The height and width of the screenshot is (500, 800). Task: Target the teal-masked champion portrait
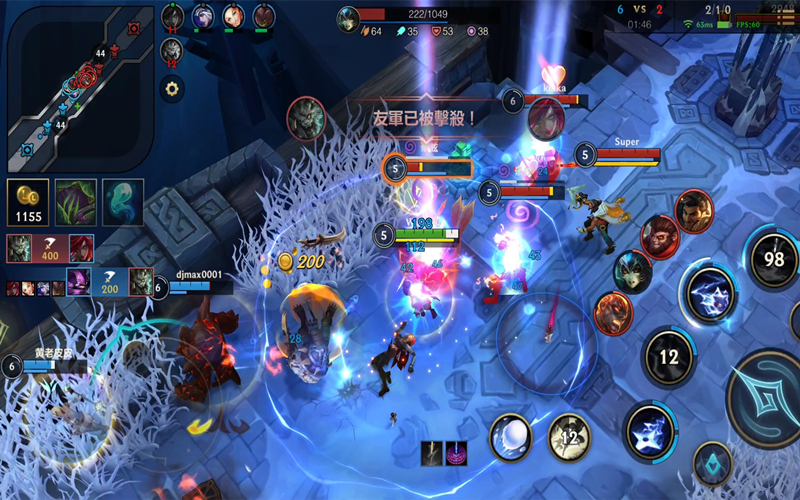point(631,272)
